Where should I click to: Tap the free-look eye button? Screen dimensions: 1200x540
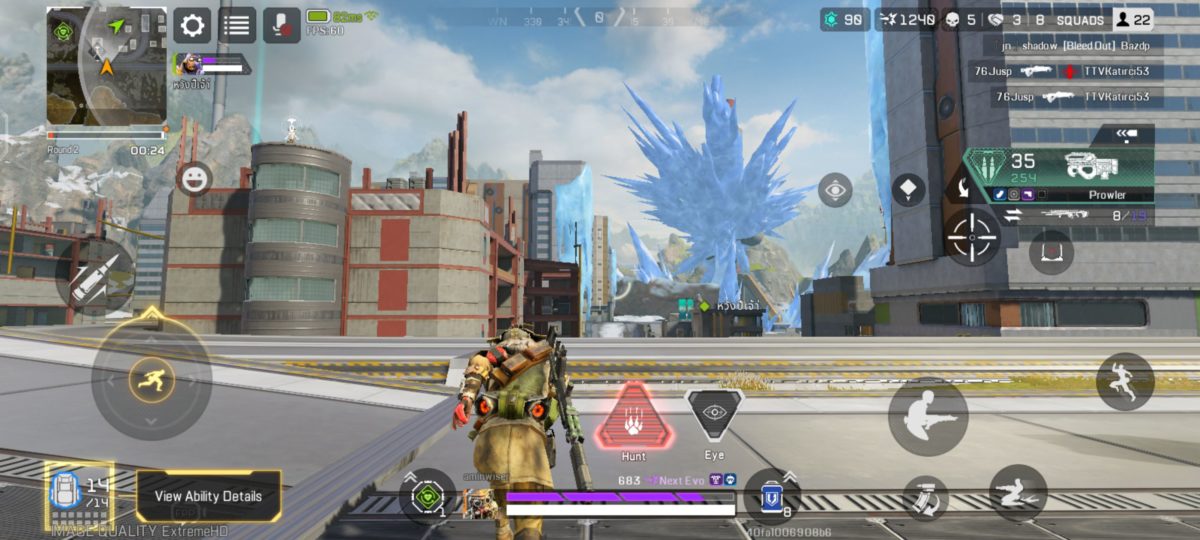835,190
